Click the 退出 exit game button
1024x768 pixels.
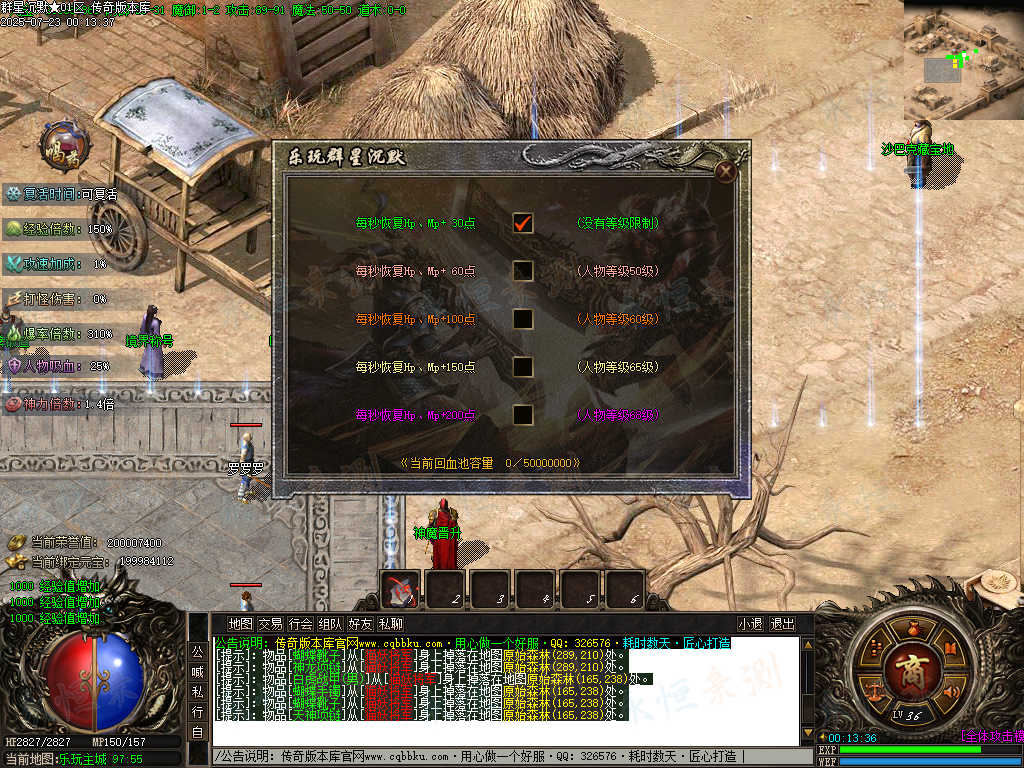[x=782, y=624]
